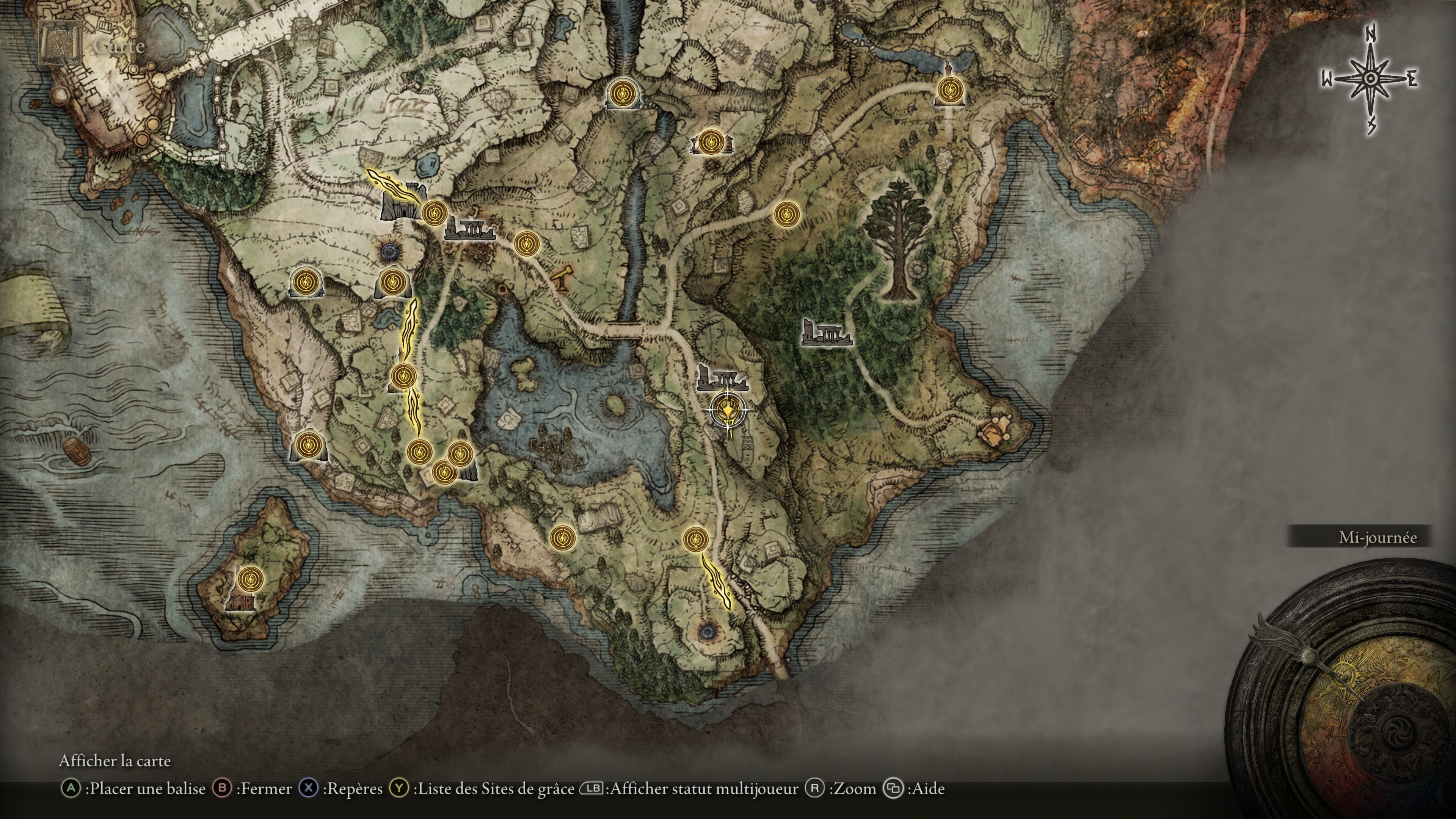1456x819 pixels.
Task: Select the giant tree landmark icon
Action: 898,237
